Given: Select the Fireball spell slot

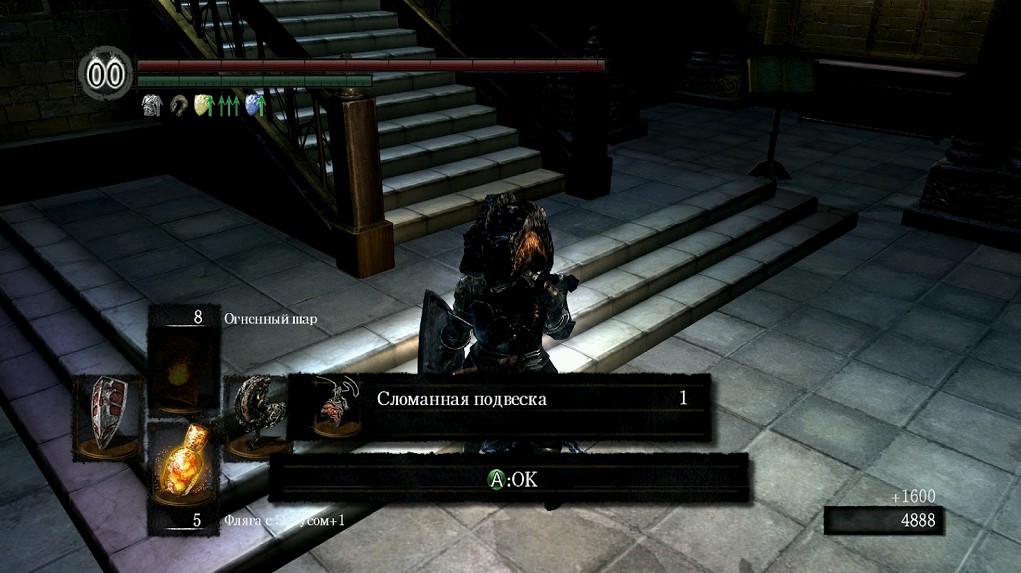Looking at the screenshot, I should pyautogui.click(x=185, y=364).
